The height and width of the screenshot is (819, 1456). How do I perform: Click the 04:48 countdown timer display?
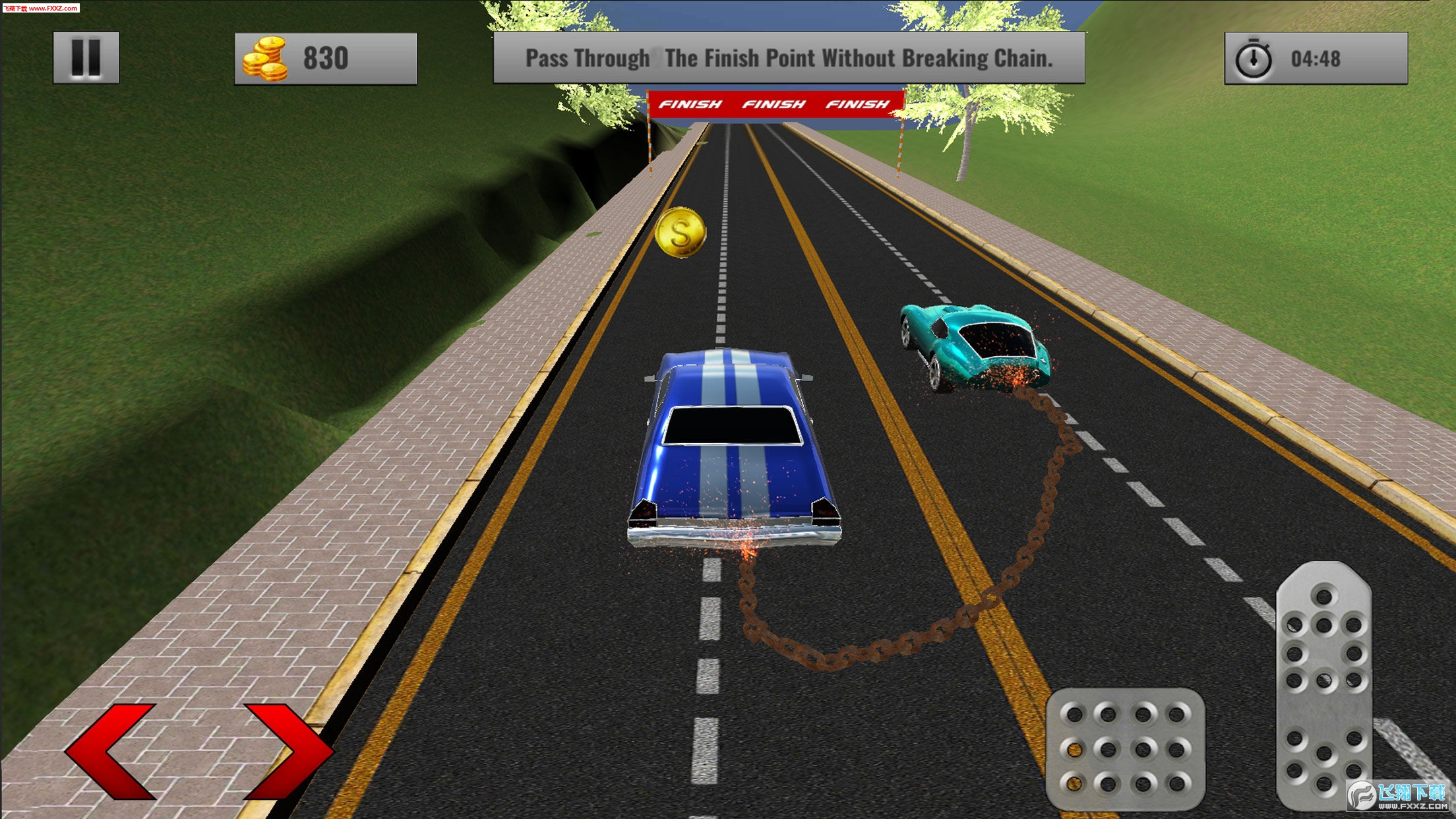click(x=1316, y=58)
